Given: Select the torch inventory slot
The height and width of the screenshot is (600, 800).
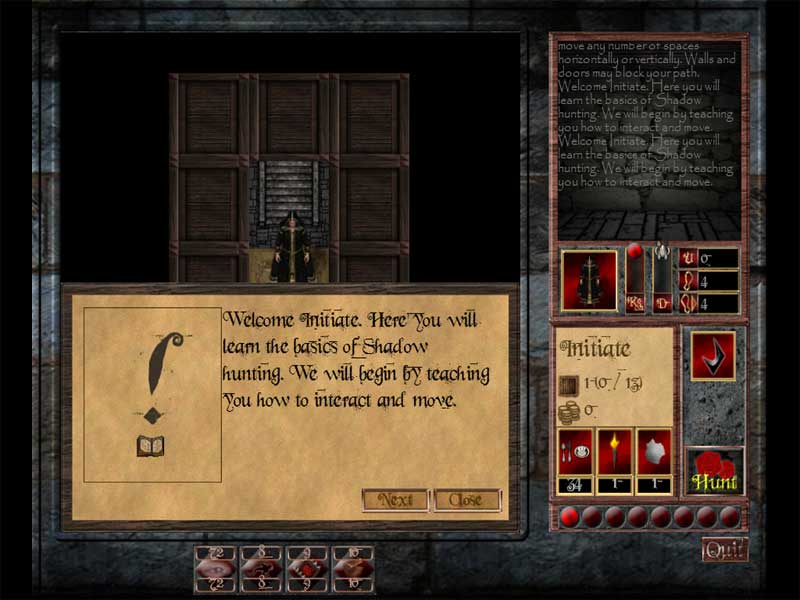Looking at the screenshot, I should [x=614, y=452].
